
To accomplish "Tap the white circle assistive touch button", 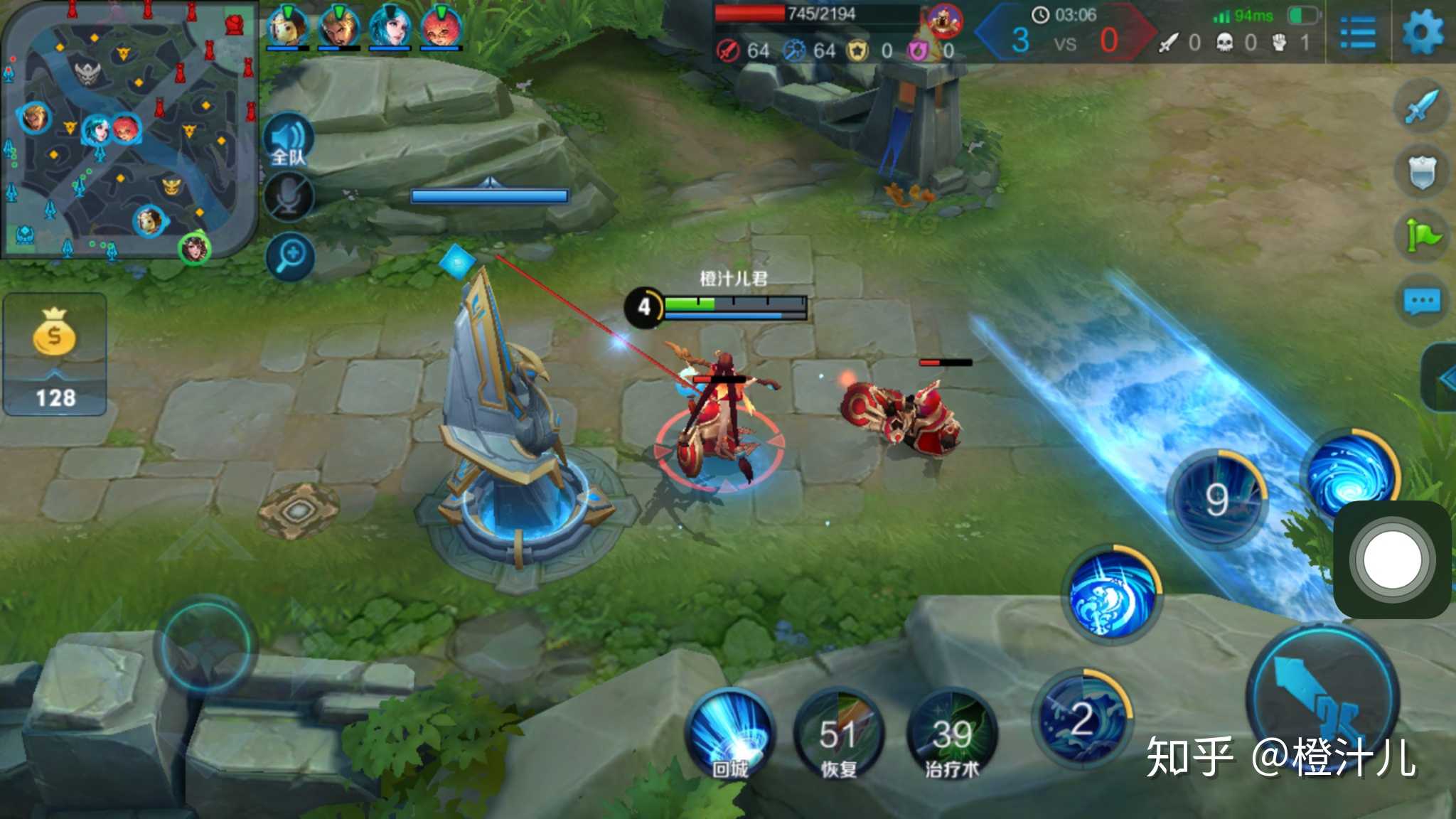I will [x=1392, y=560].
